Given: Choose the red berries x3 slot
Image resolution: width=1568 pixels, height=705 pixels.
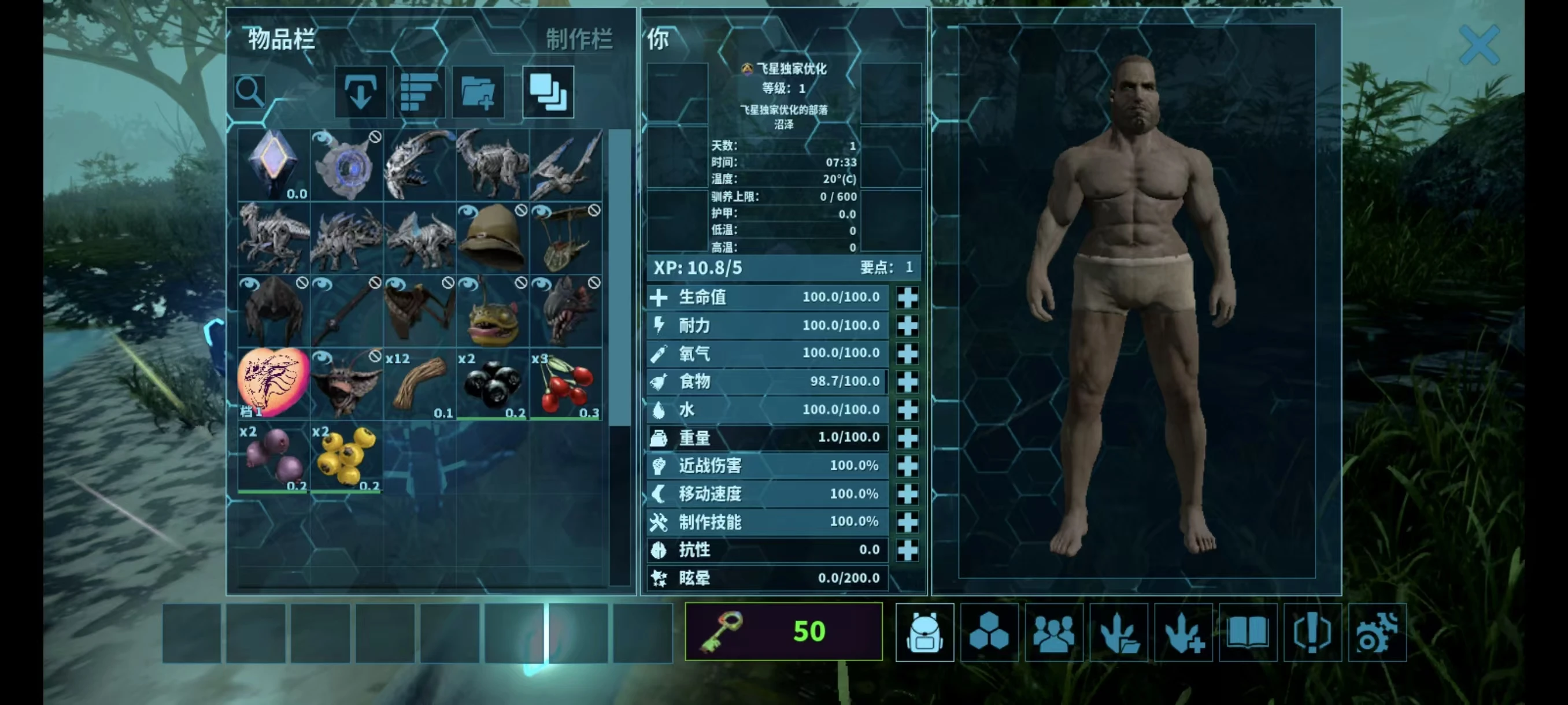Looking at the screenshot, I should point(565,384).
